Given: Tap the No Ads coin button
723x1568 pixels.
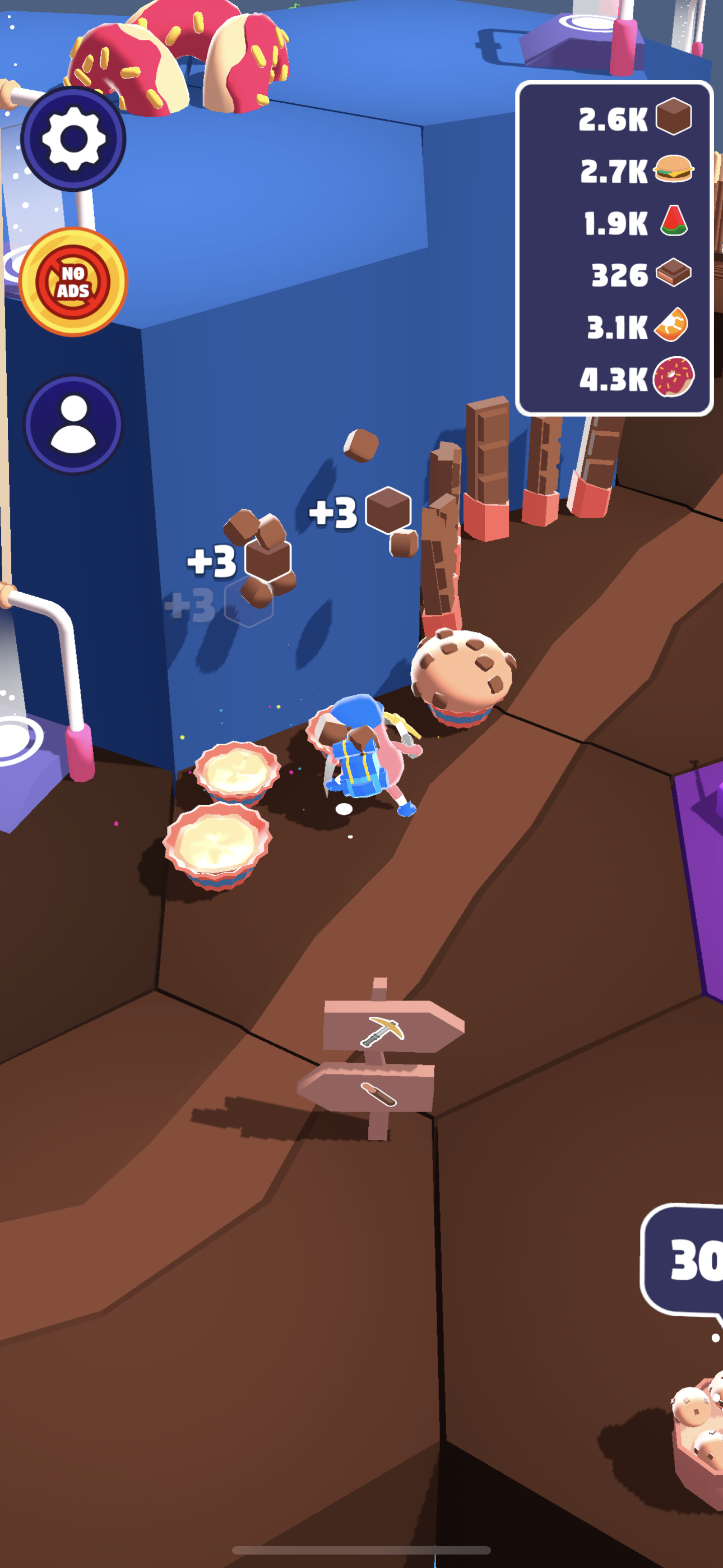Looking at the screenshot, I should pos(73,282).
